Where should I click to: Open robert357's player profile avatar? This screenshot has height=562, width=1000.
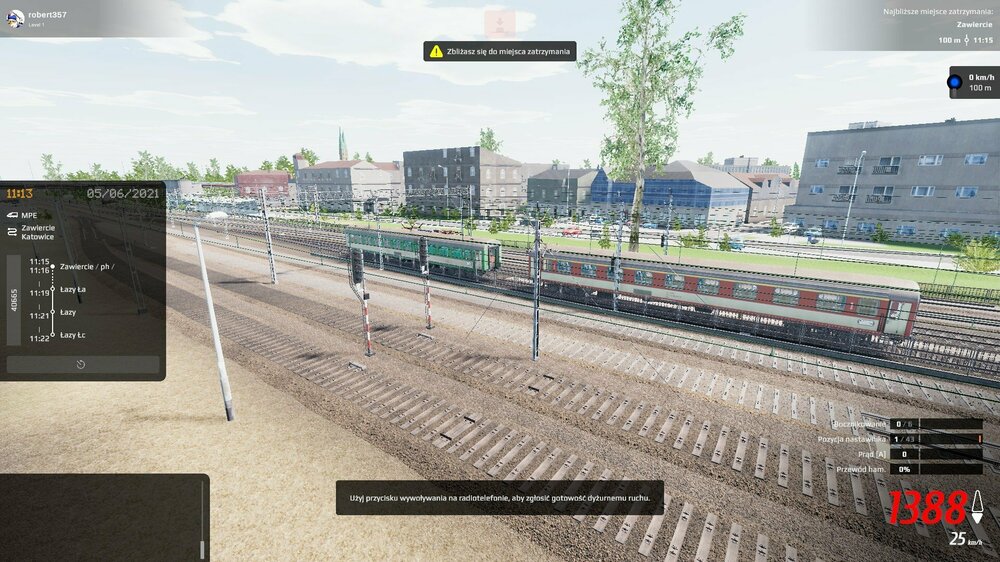pos(15,18)
